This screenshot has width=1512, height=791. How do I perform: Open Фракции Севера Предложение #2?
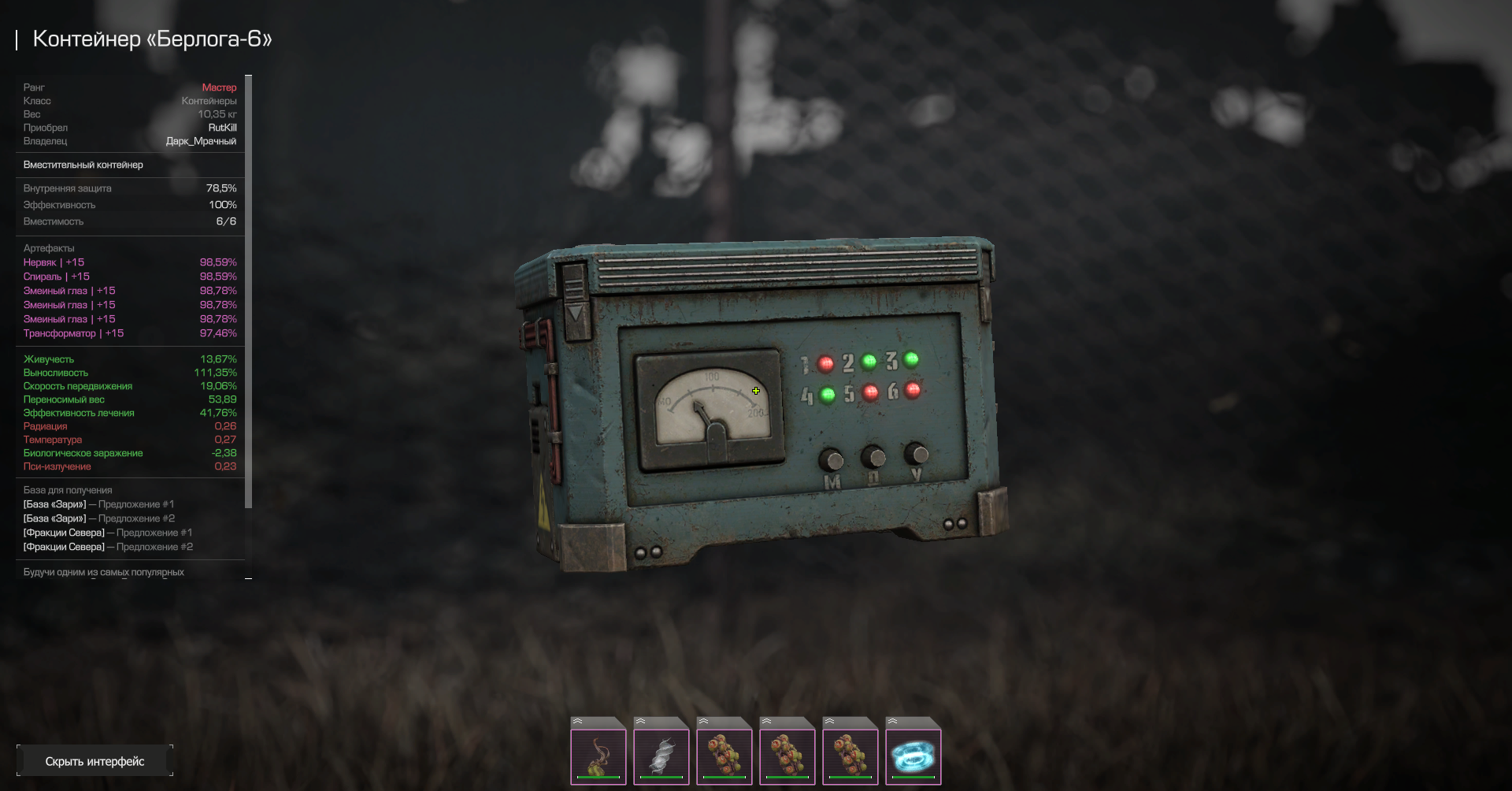pyautogui.click(x=108, y=547)
